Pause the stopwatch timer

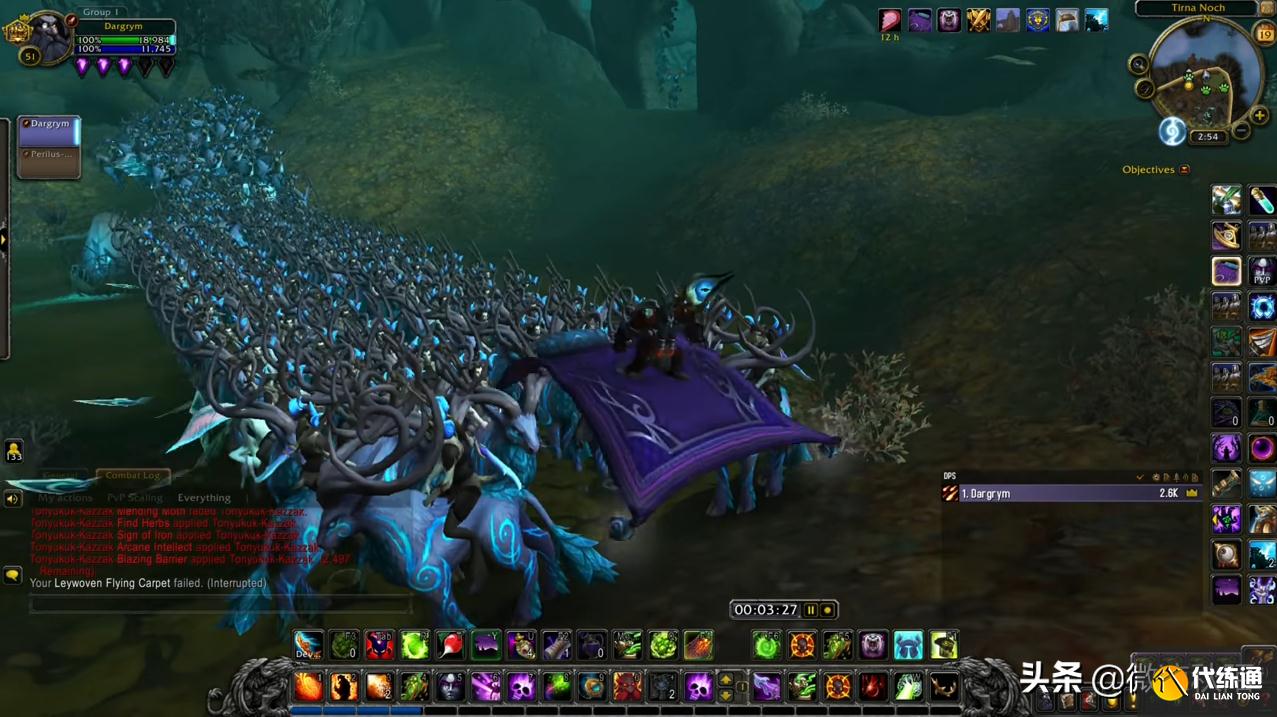click(811, 610)
